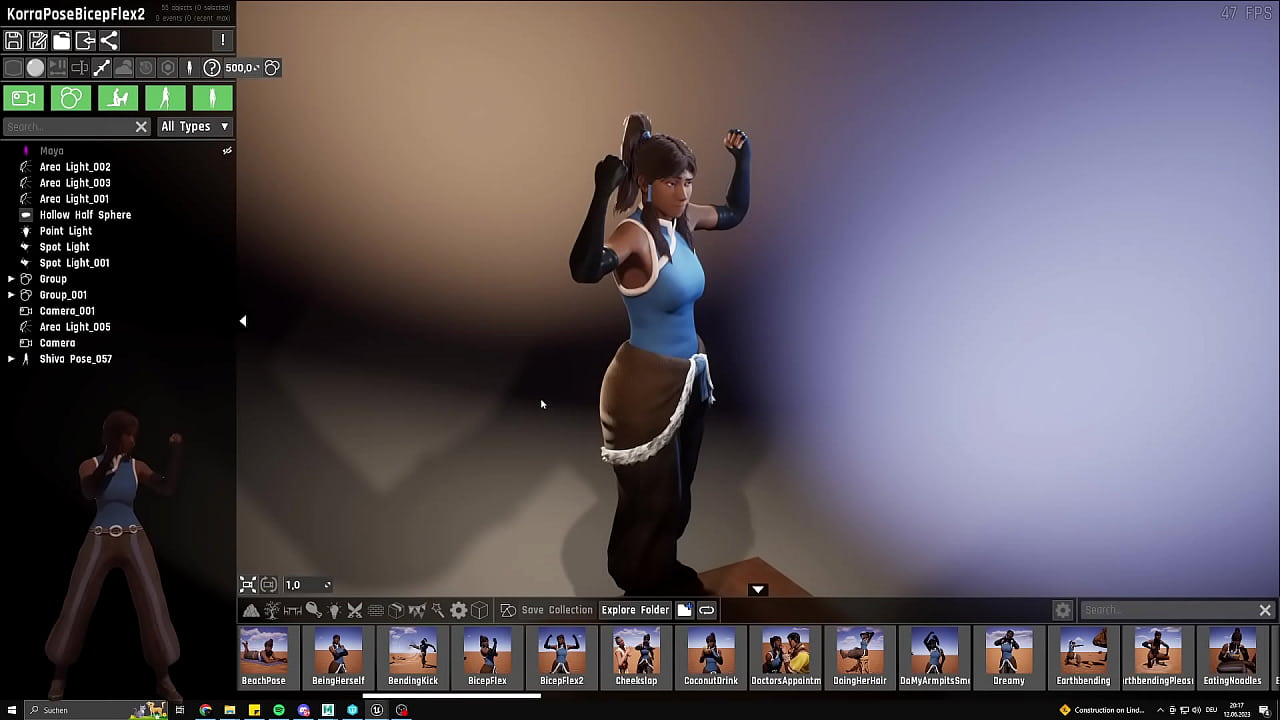Image resolution: width=1280 pixels, height=720 pixels.
Task: Click the Explore Folder button
Action: 635,610
